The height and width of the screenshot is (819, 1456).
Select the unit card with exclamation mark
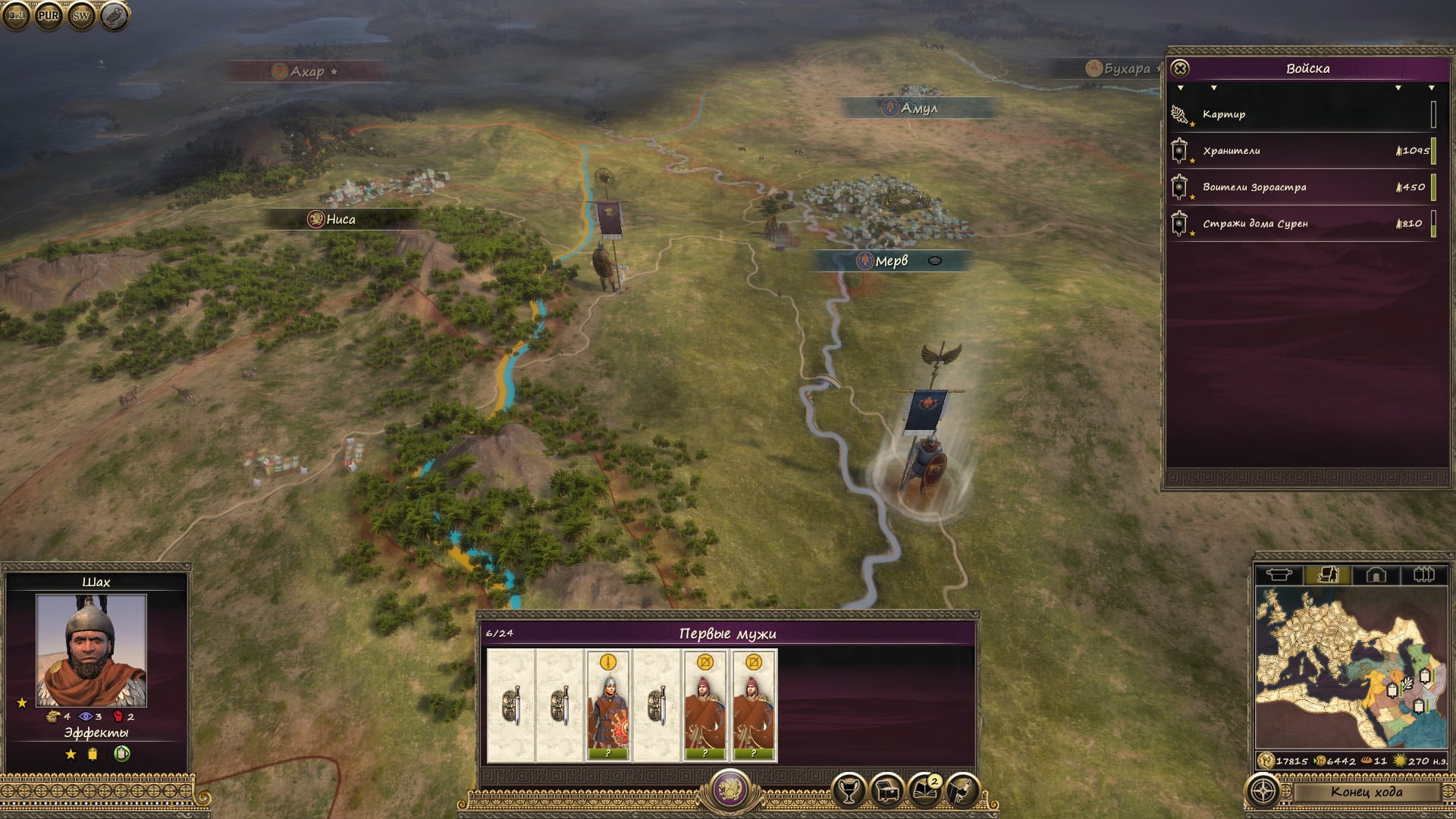pos(608,705)
